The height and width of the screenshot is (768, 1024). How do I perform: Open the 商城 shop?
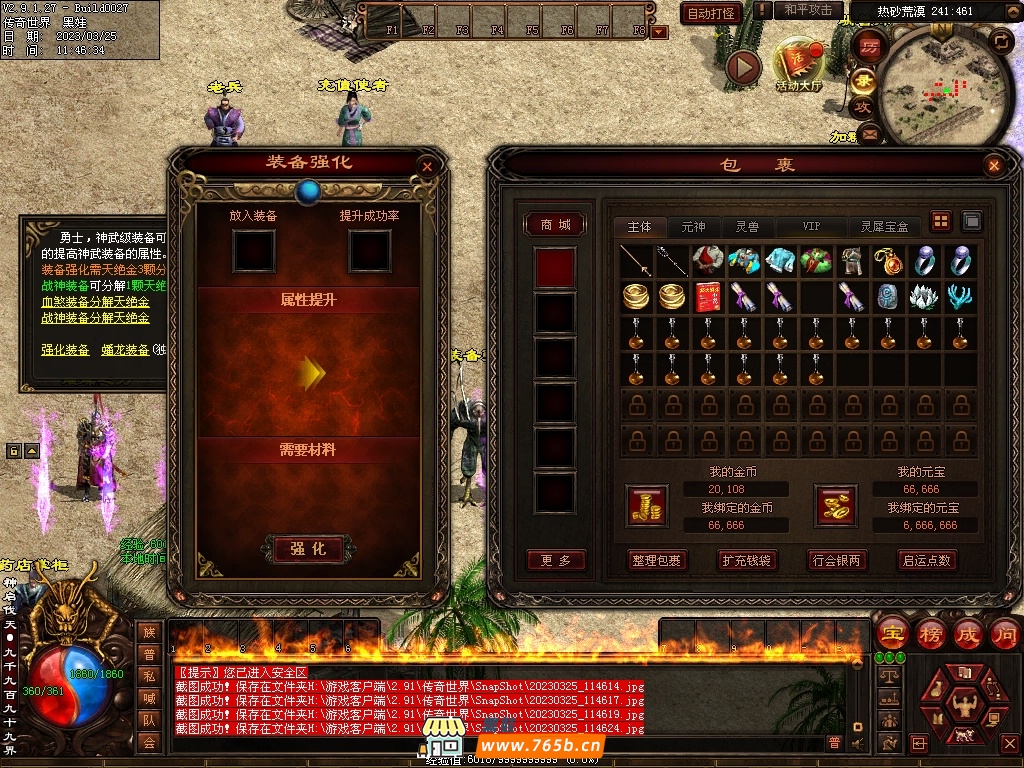(x=555, y=225)
